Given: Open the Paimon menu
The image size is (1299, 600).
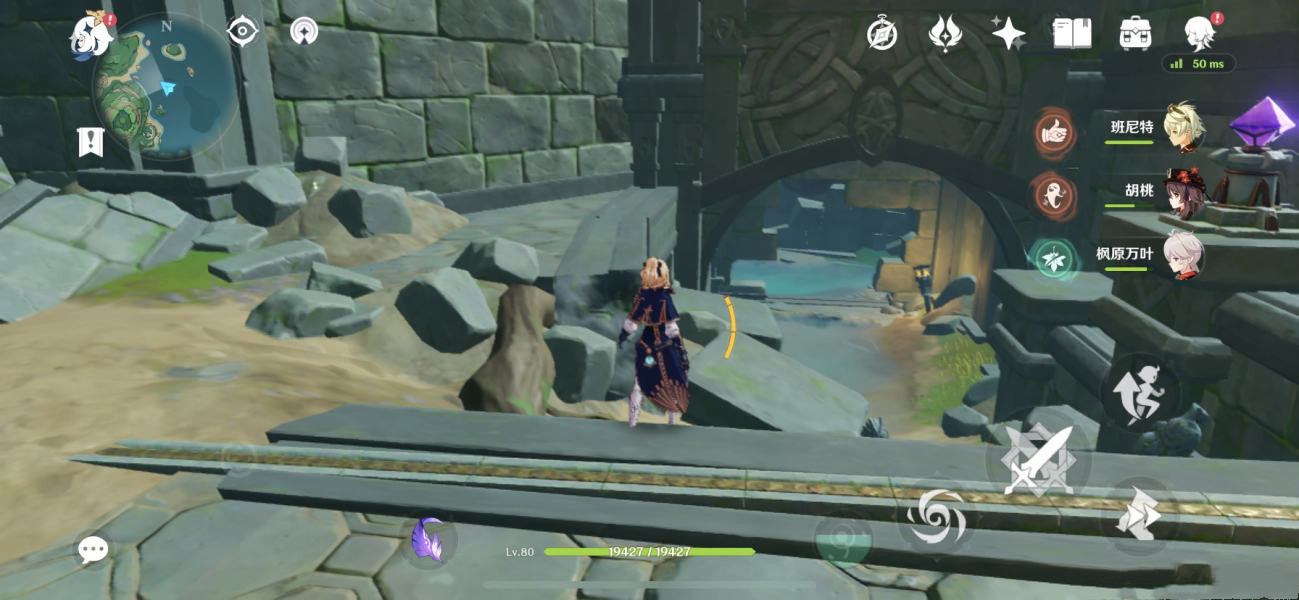Looking at the screenshot, I should [90, 37].
